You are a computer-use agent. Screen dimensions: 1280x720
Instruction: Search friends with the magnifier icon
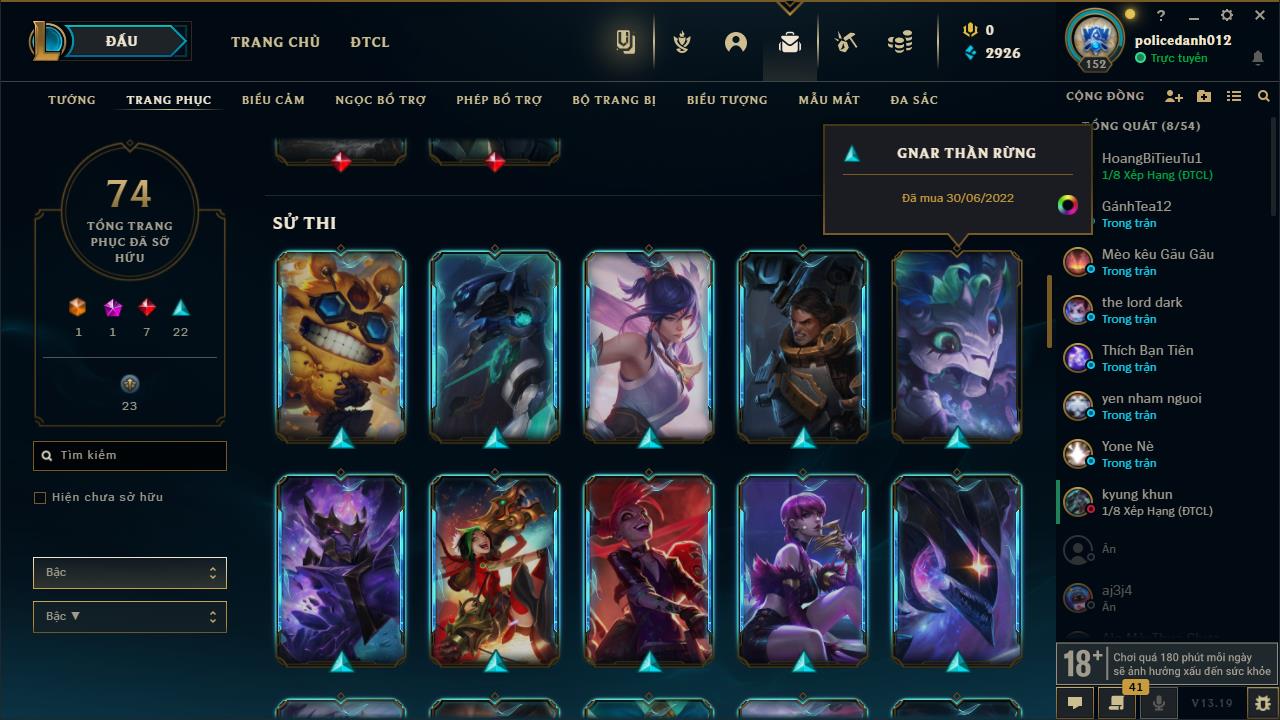[1263, 96]
